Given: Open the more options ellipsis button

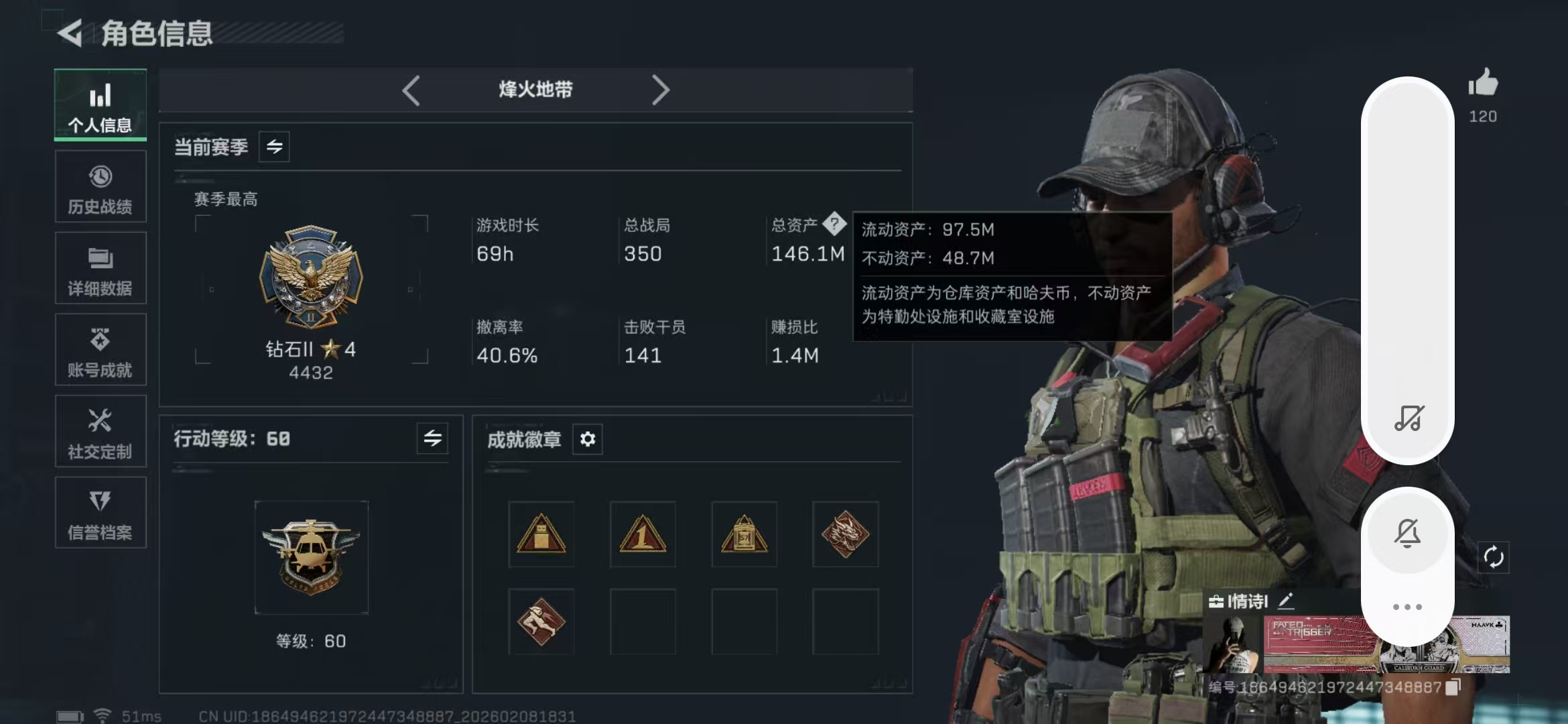Looking at the screenshot, I should pyautogui.click(x=1409, y=605).
